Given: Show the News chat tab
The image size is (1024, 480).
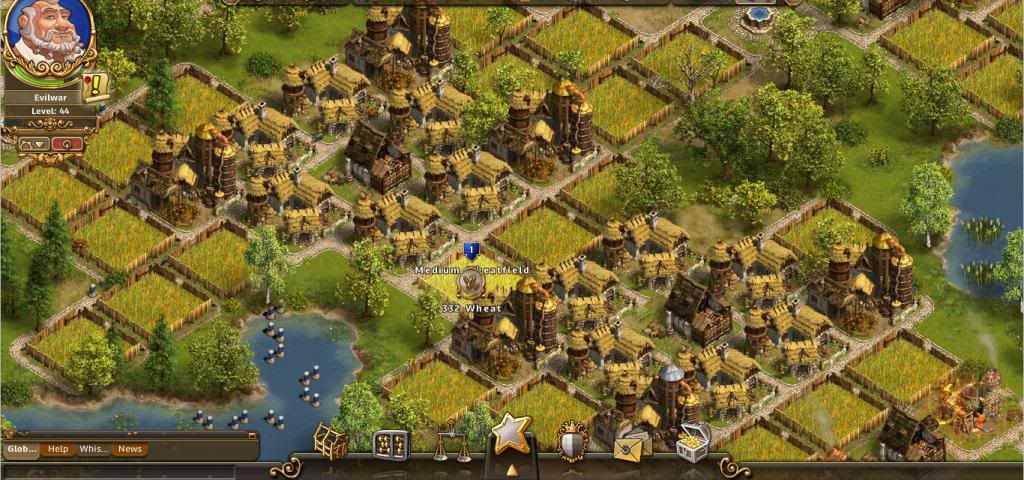Looking at the screenshot, I should point(130,449).
